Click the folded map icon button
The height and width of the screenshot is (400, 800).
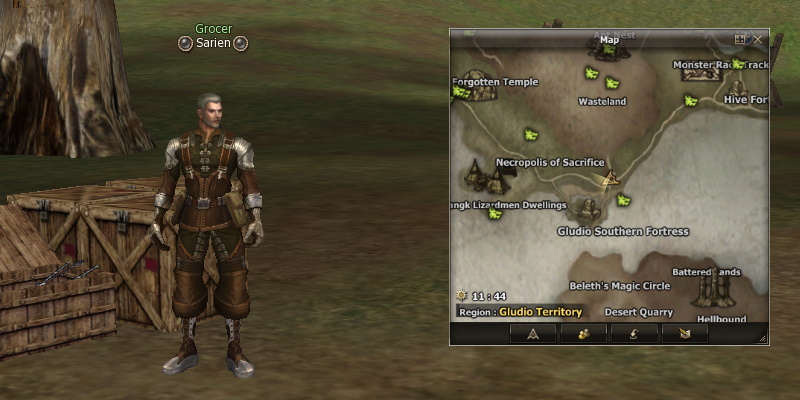coord(685,334)
